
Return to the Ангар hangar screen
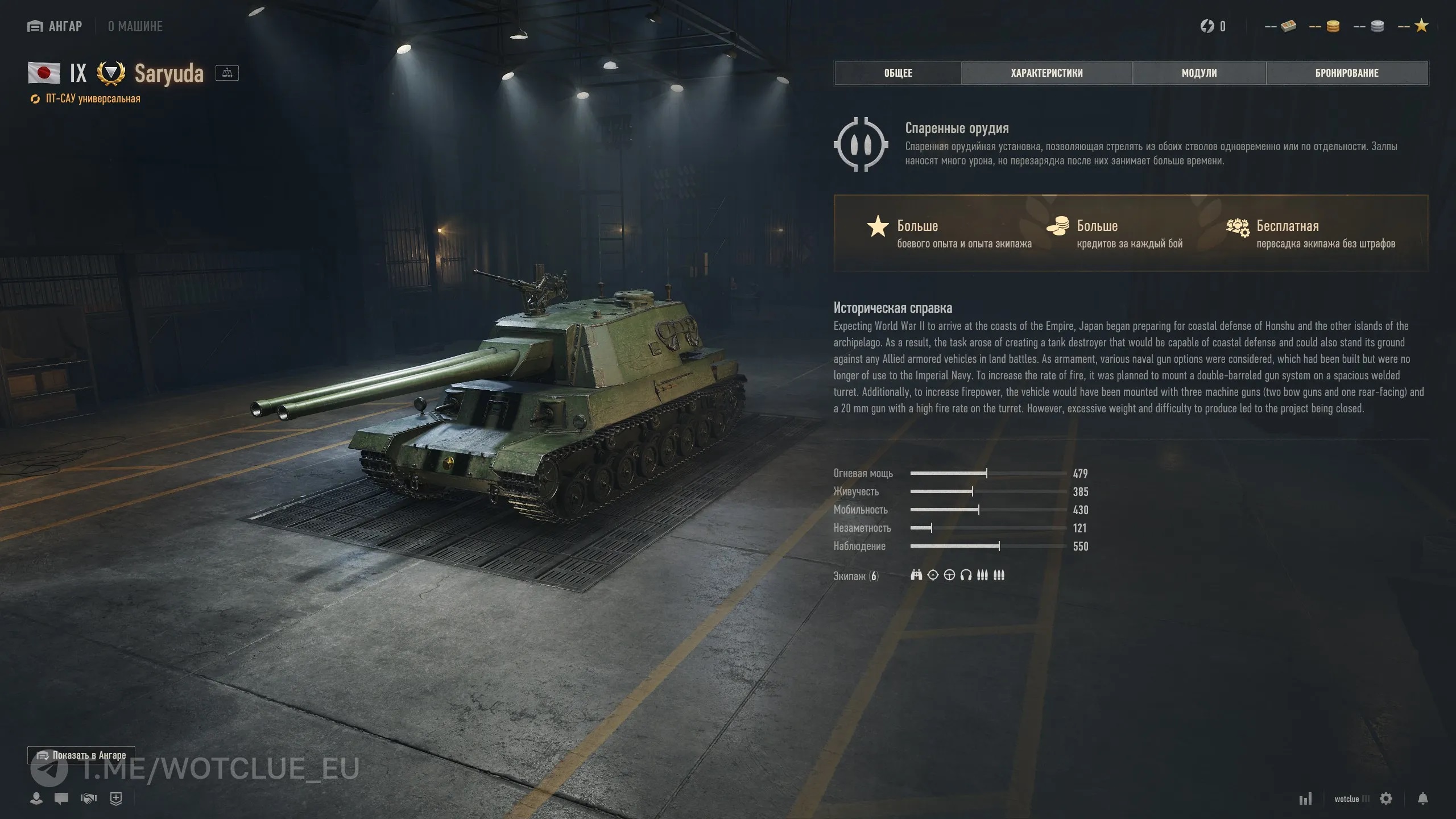click(55, 26)
